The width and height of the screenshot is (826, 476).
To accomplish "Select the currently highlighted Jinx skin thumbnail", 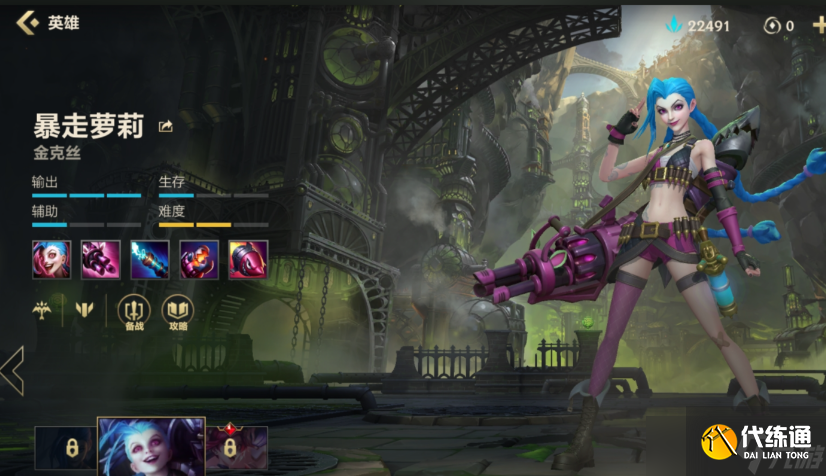I will point(151,447).
